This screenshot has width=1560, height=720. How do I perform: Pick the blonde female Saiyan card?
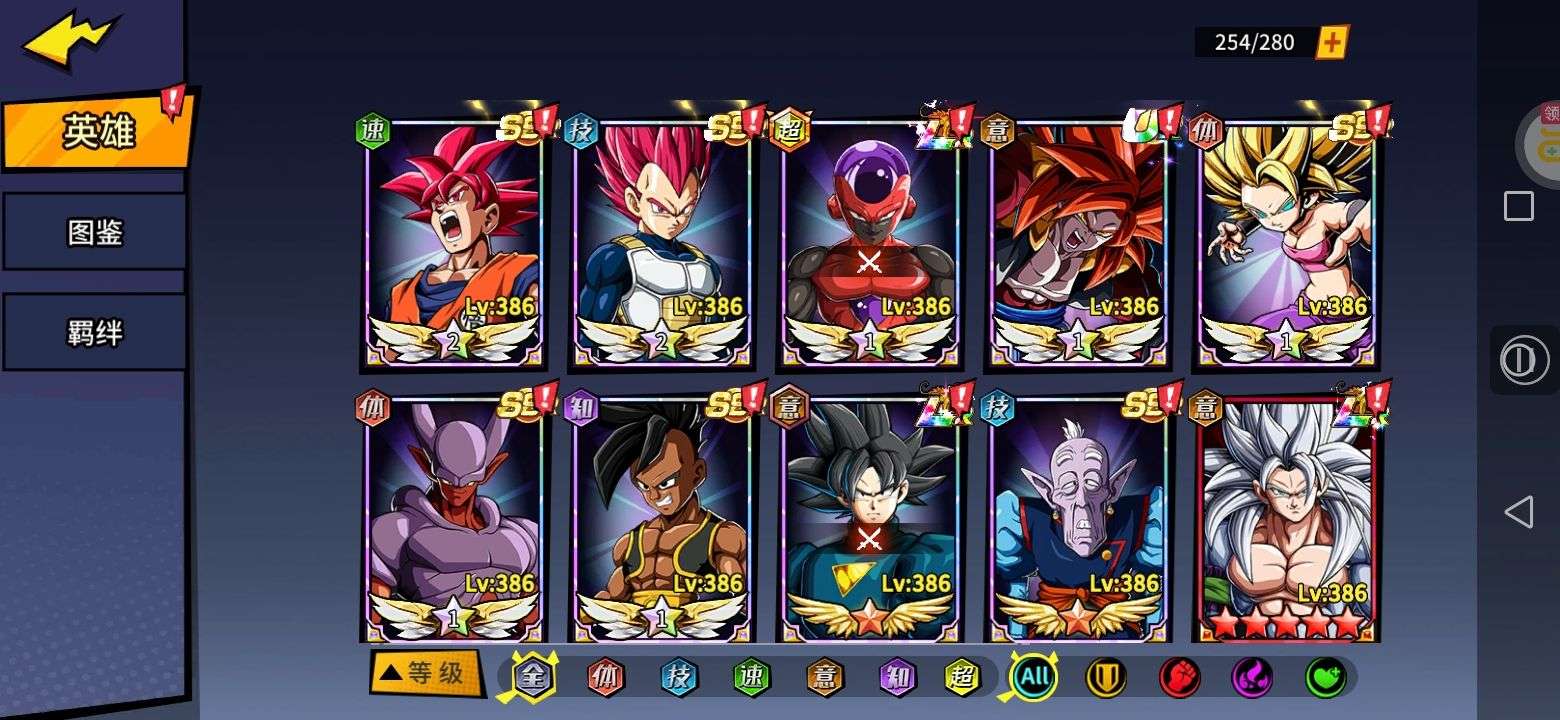1286,240
